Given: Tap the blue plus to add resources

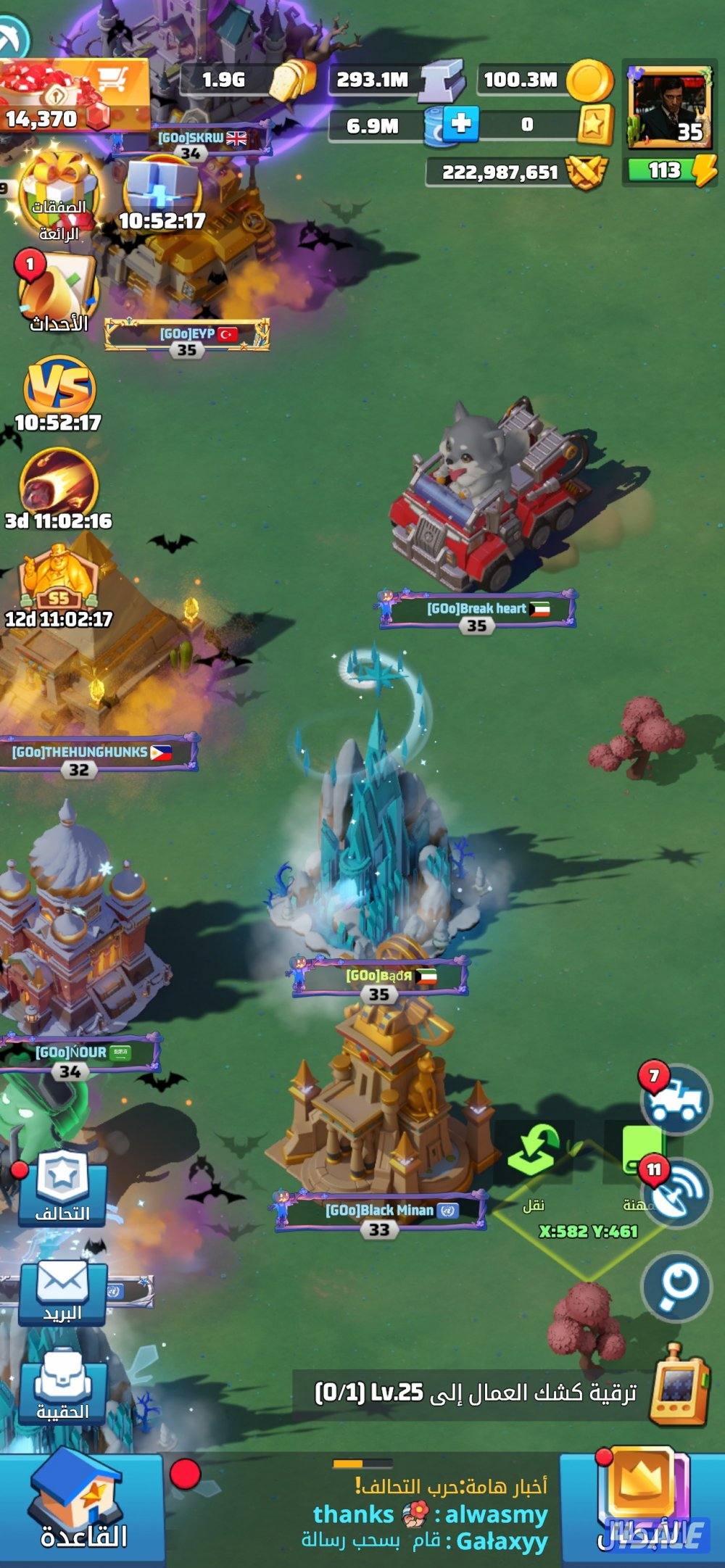Looking at the screenshot, I should [461, 123].
